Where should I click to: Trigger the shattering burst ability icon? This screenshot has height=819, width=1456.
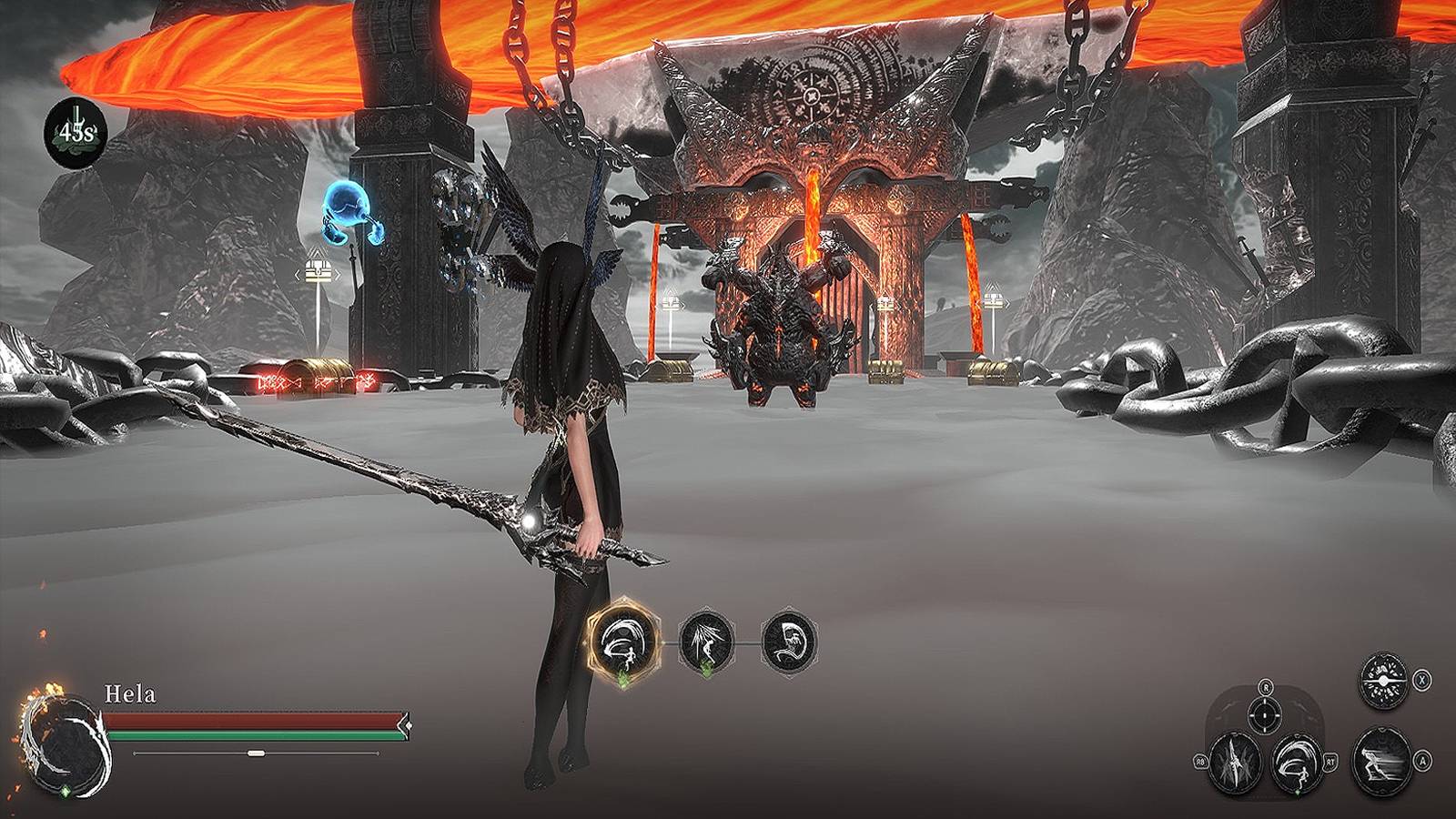(1382, 681)
